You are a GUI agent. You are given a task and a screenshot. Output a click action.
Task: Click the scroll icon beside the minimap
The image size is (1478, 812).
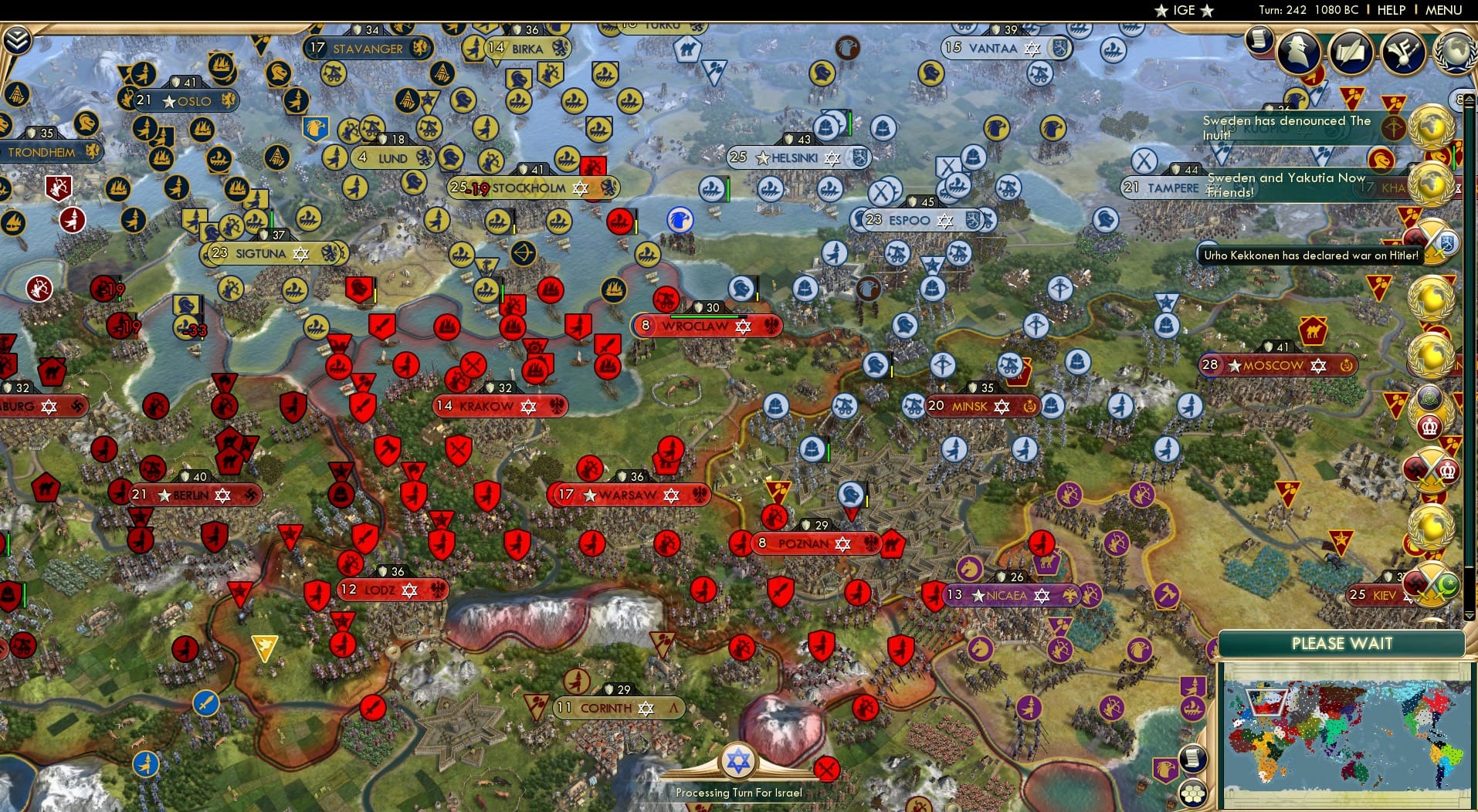(1195, 756)
